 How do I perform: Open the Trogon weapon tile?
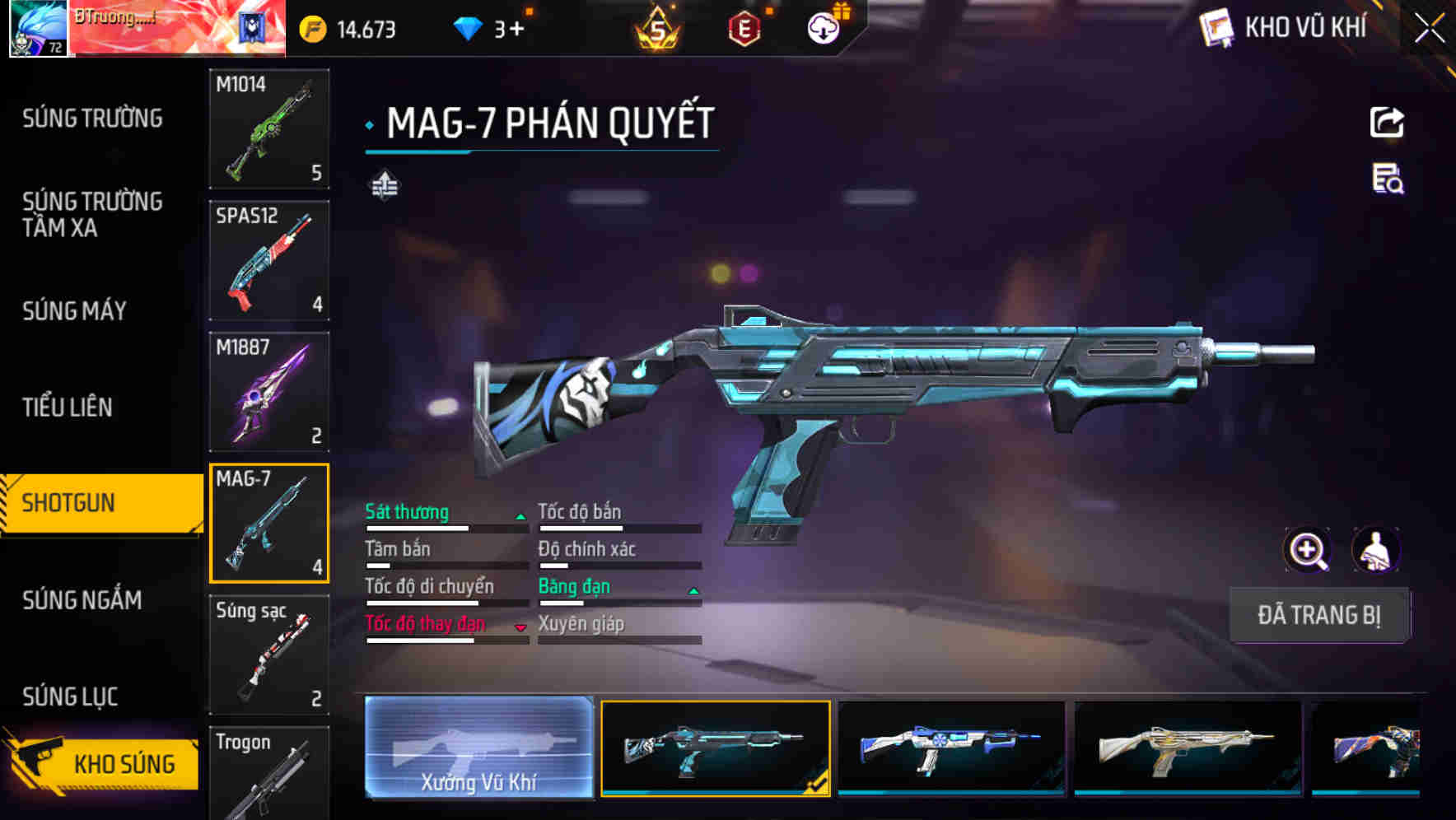(269, 774)
